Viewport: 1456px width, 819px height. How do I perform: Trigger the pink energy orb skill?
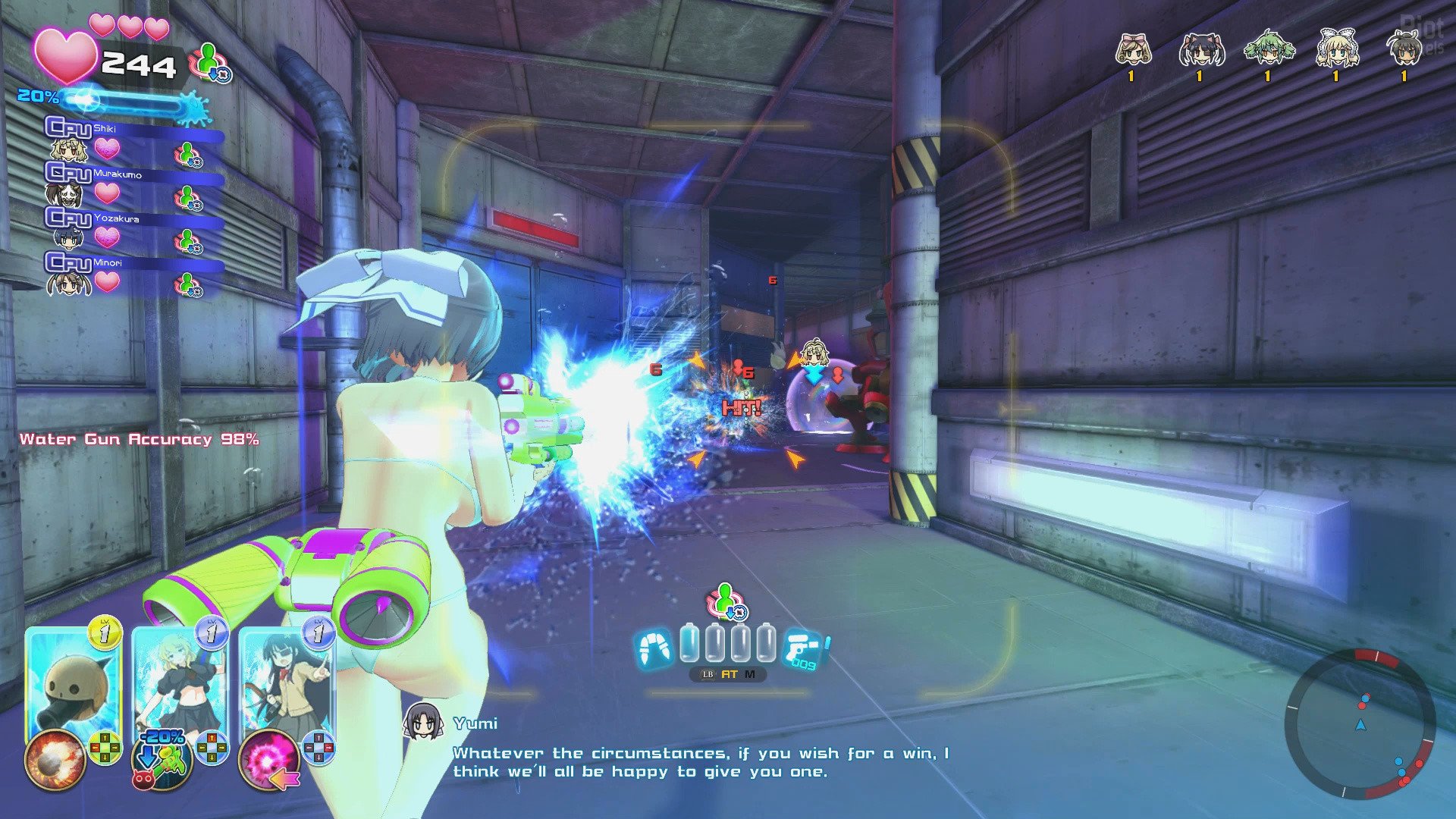coord(268,759)
